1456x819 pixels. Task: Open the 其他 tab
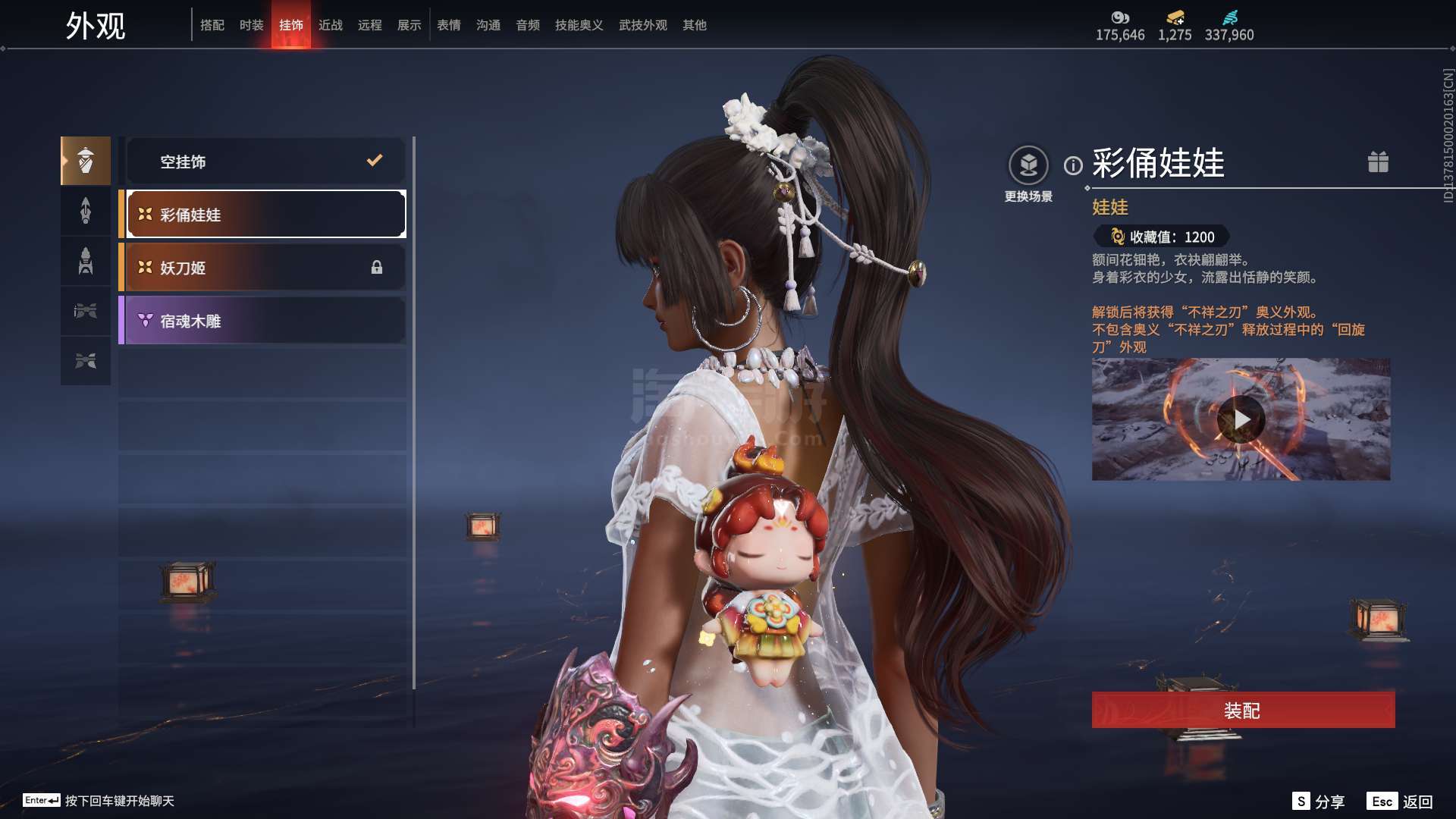(695, 25)
